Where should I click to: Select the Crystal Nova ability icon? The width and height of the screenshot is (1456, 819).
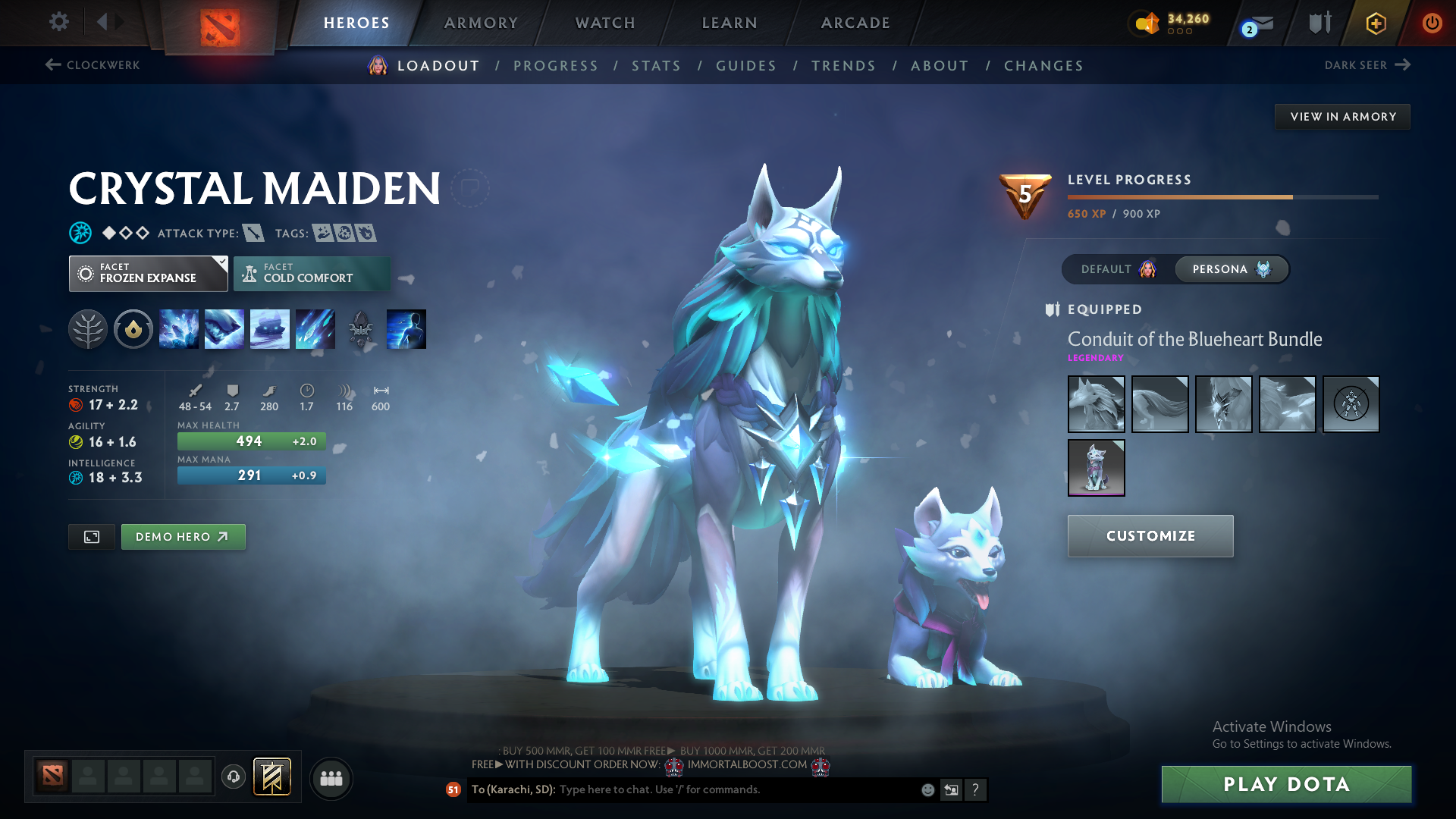click(179, 329)
